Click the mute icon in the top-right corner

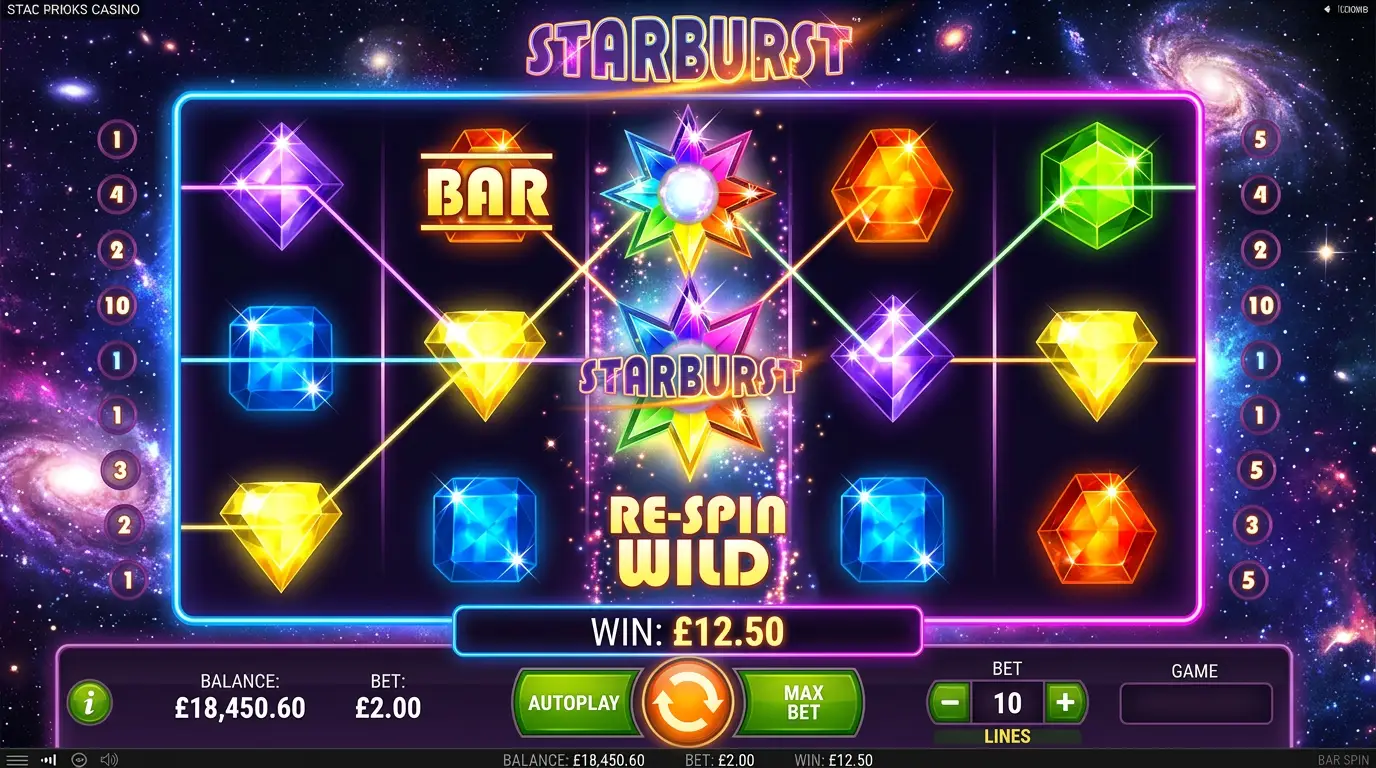(1328, 9)
